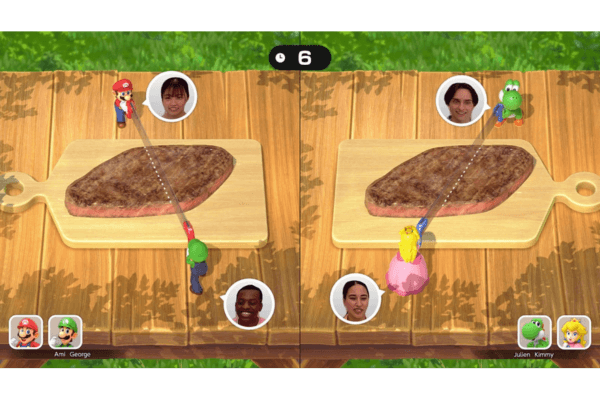Select Mario's team portrait icon
600x400 pixels.
[26, 331]
